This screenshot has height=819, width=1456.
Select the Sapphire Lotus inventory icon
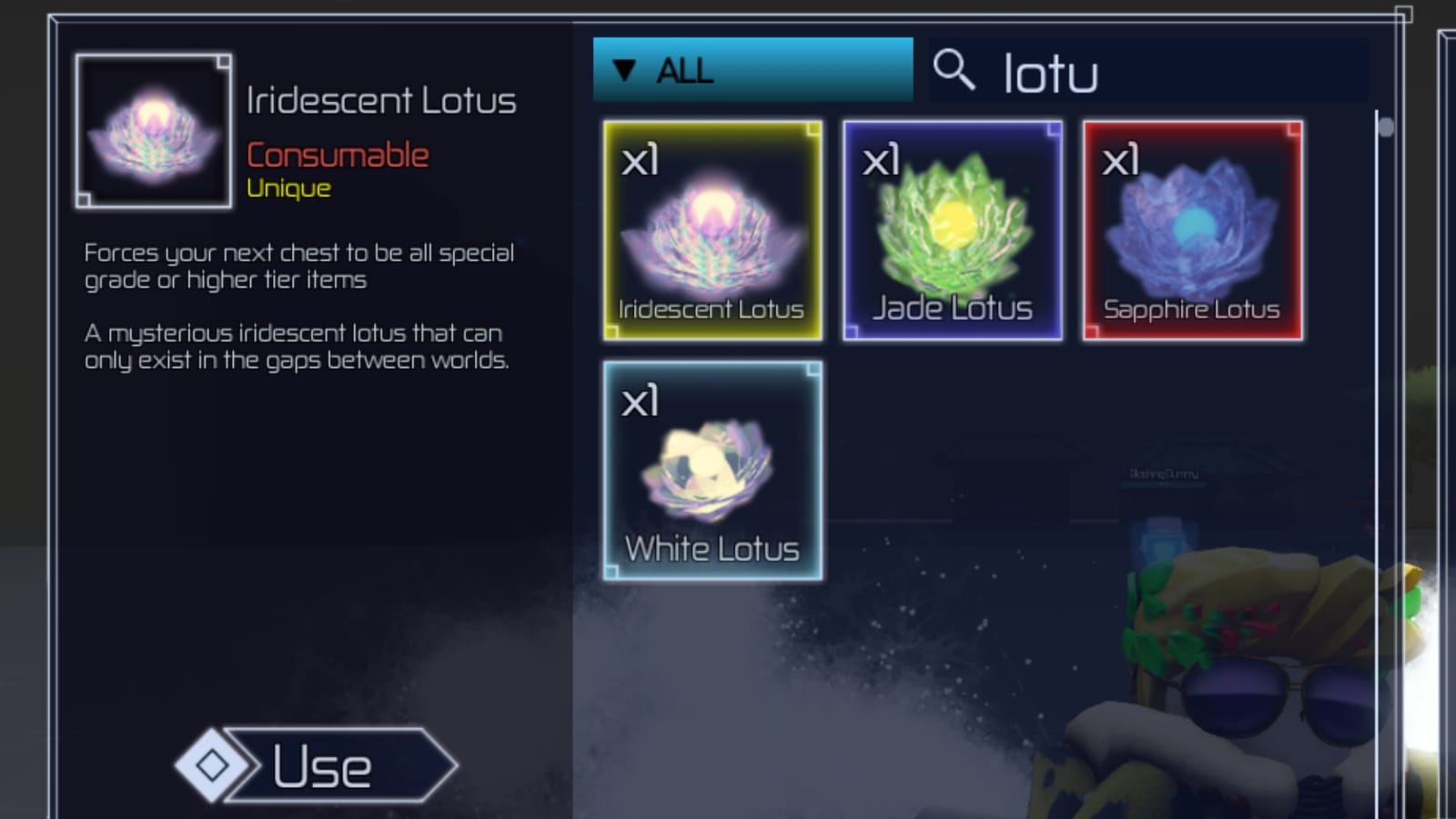[x=1192, y=230]
